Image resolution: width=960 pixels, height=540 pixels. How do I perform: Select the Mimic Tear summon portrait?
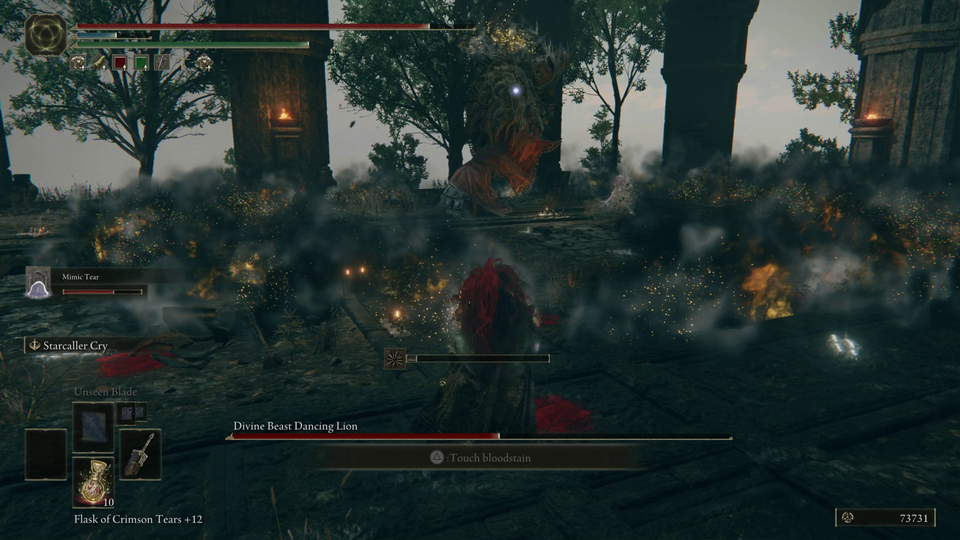click(38, 285)
